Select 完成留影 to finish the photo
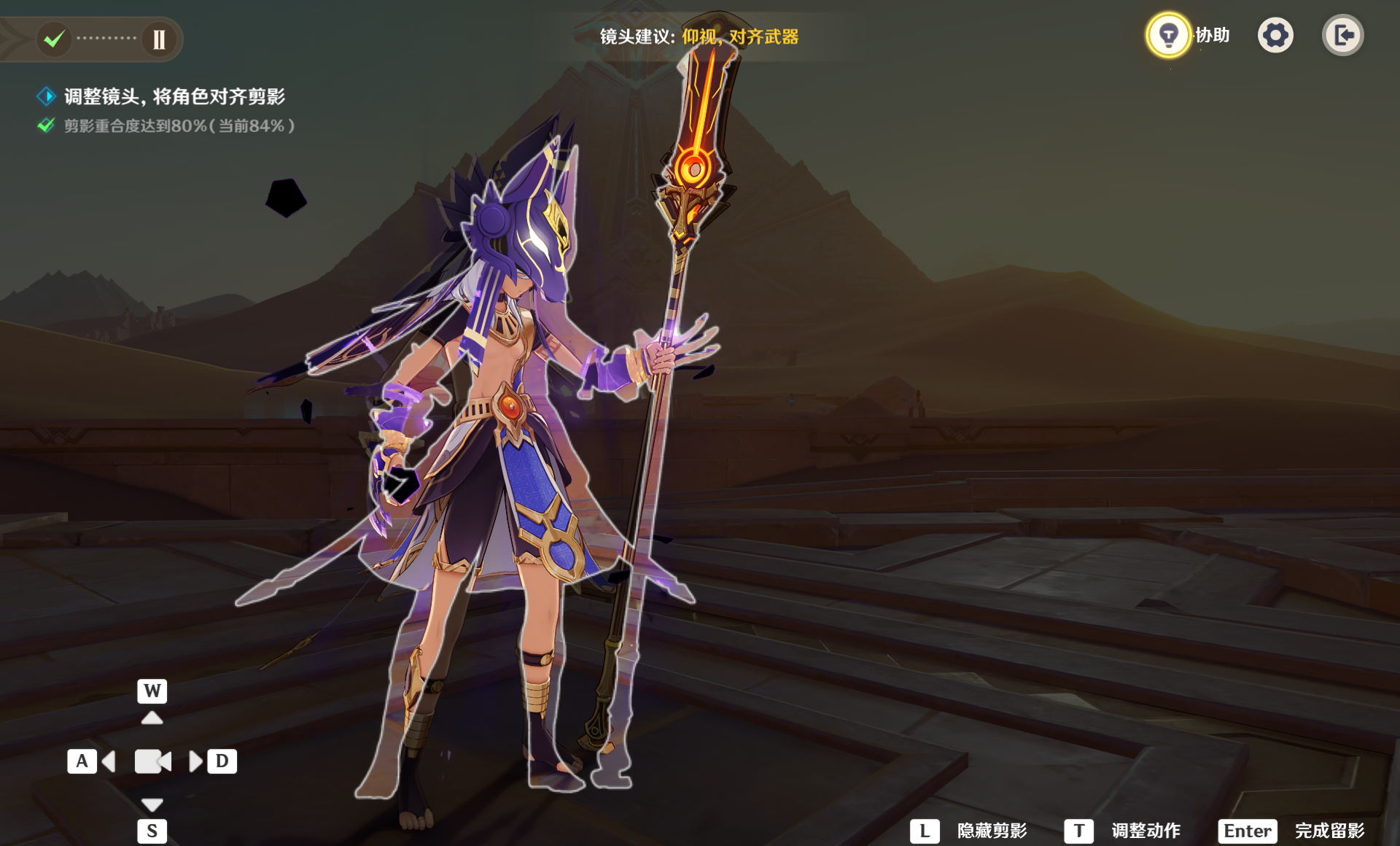Screen dimensions: 1400x846 pos(1292,831)
